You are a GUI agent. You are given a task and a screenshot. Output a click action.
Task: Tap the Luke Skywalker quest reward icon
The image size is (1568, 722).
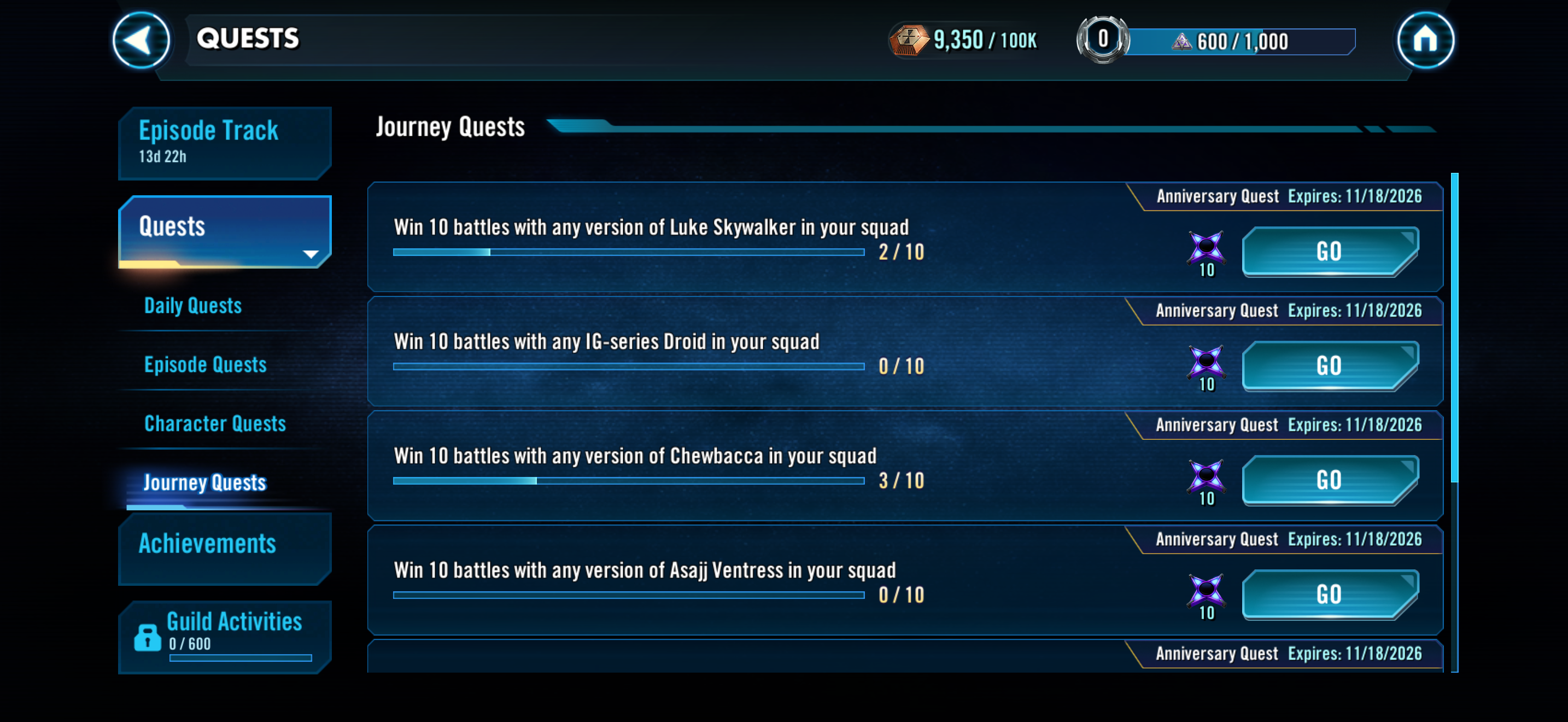point(1206,248)
